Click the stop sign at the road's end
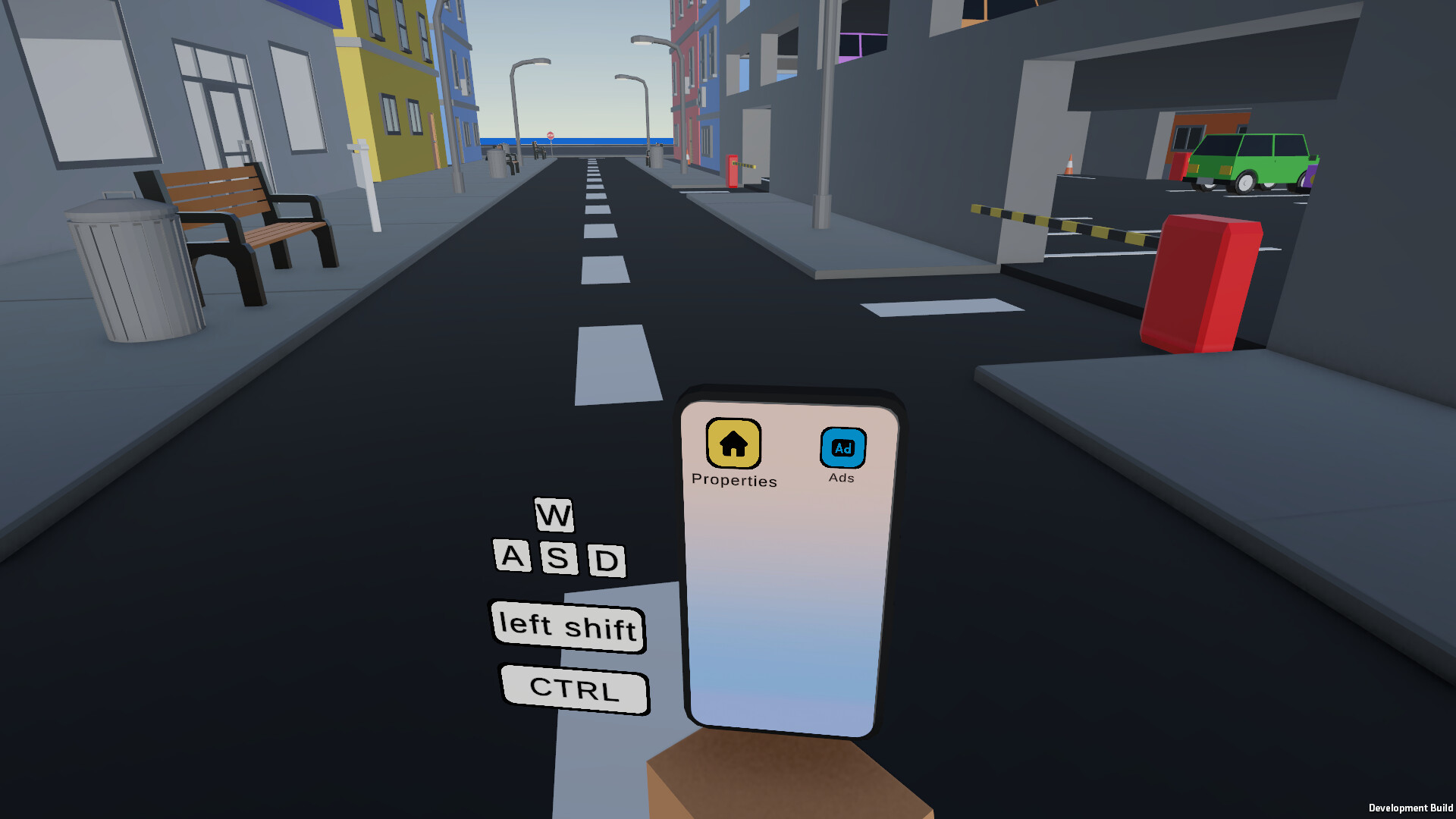 pyautogui.click(x=551, y=134)
